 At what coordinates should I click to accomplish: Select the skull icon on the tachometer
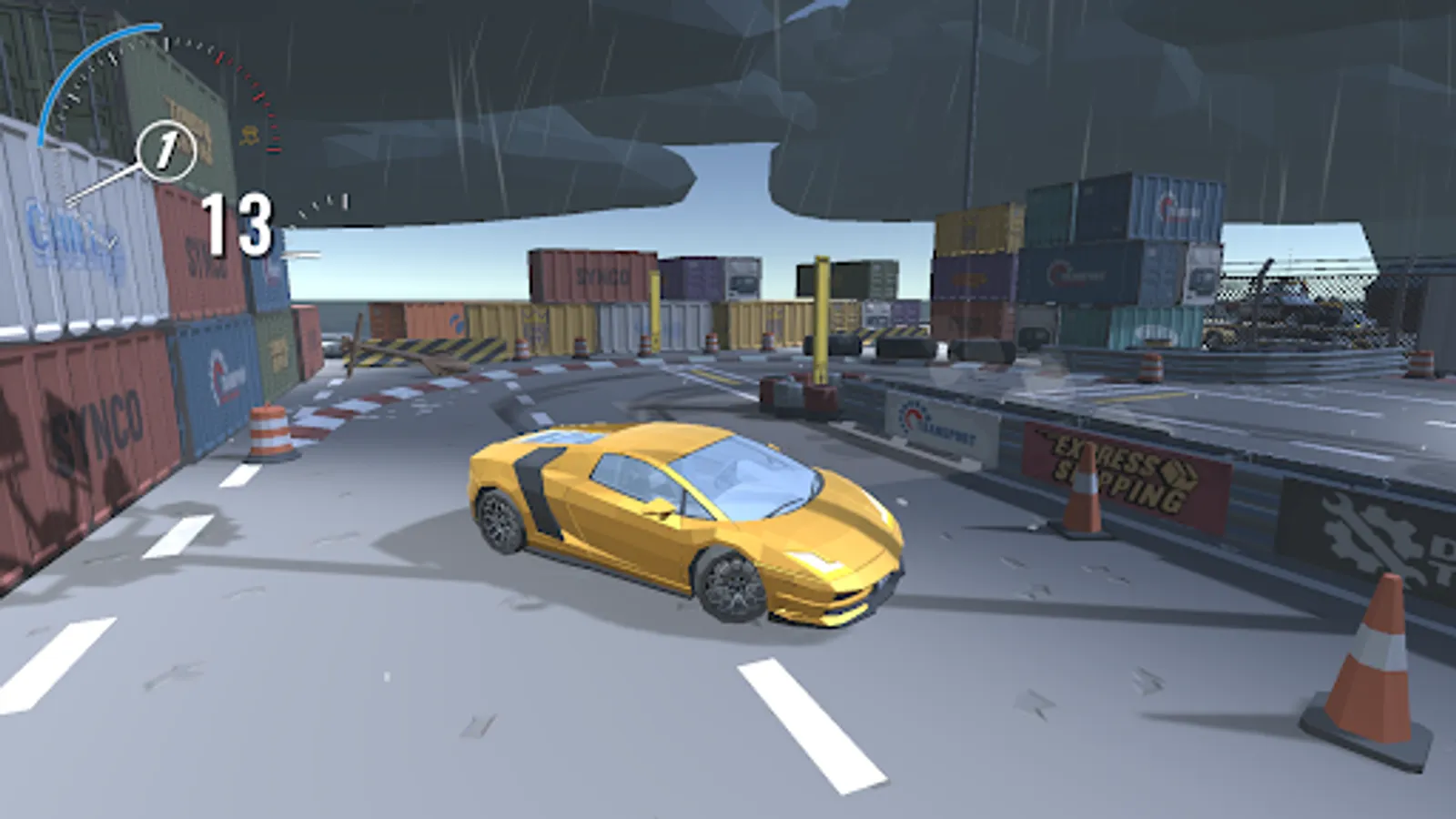tap(249, 136)
